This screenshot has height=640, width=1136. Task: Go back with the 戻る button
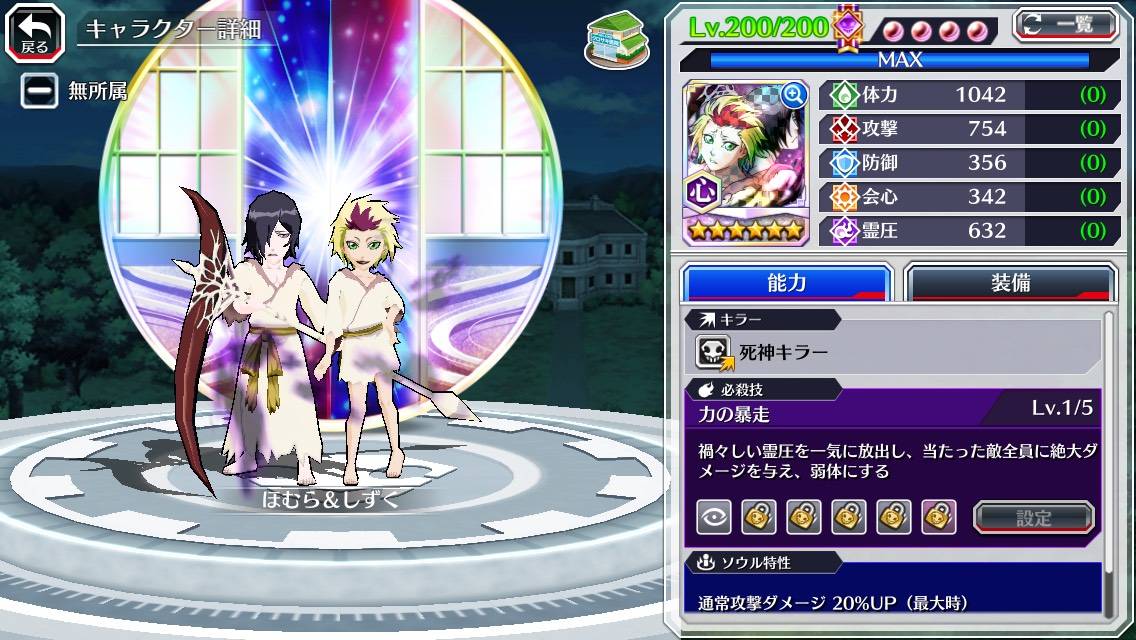coord(35,31)
